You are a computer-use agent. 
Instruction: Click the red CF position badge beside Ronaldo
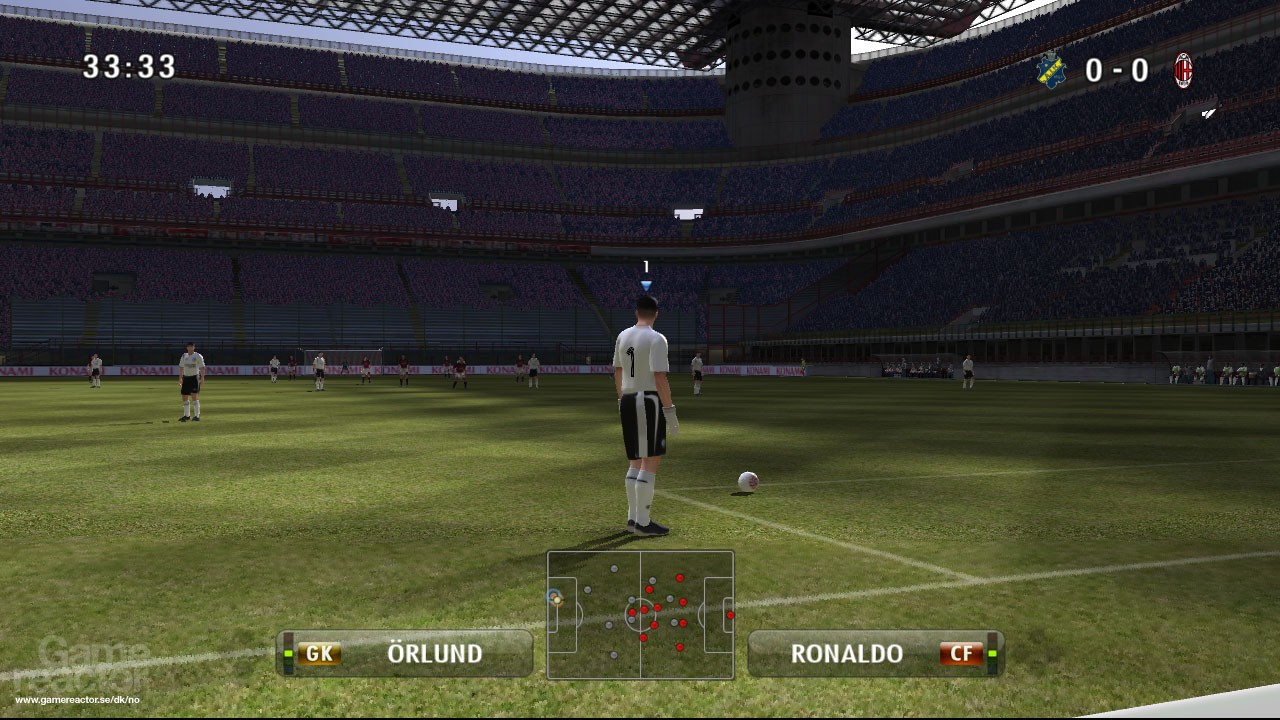(961, 653)
